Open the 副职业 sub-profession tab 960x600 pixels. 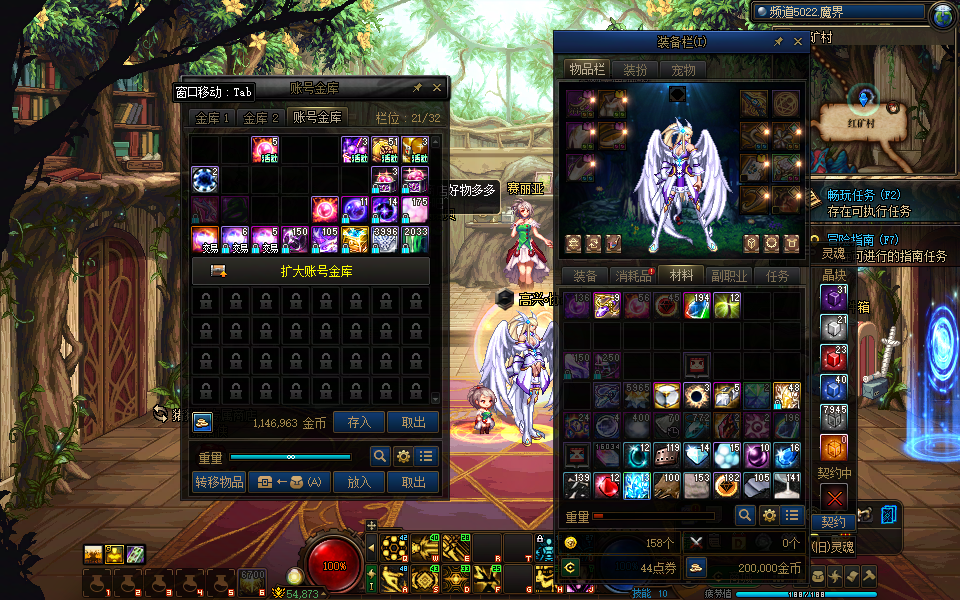click(x=729, y=277)
